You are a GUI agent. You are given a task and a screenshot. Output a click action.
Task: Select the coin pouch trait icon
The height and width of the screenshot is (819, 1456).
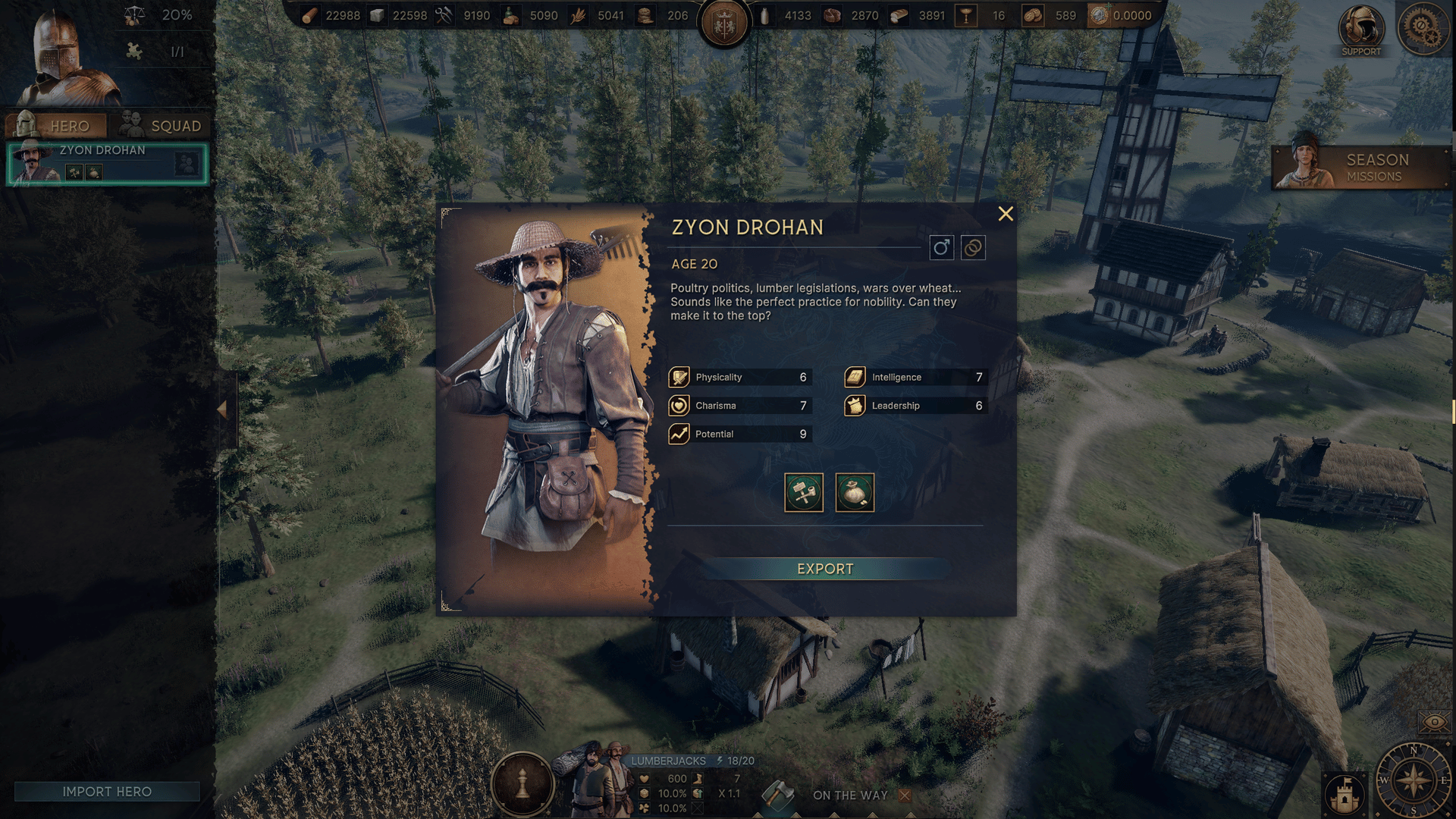pyautogui.click(x=855, y=493)
